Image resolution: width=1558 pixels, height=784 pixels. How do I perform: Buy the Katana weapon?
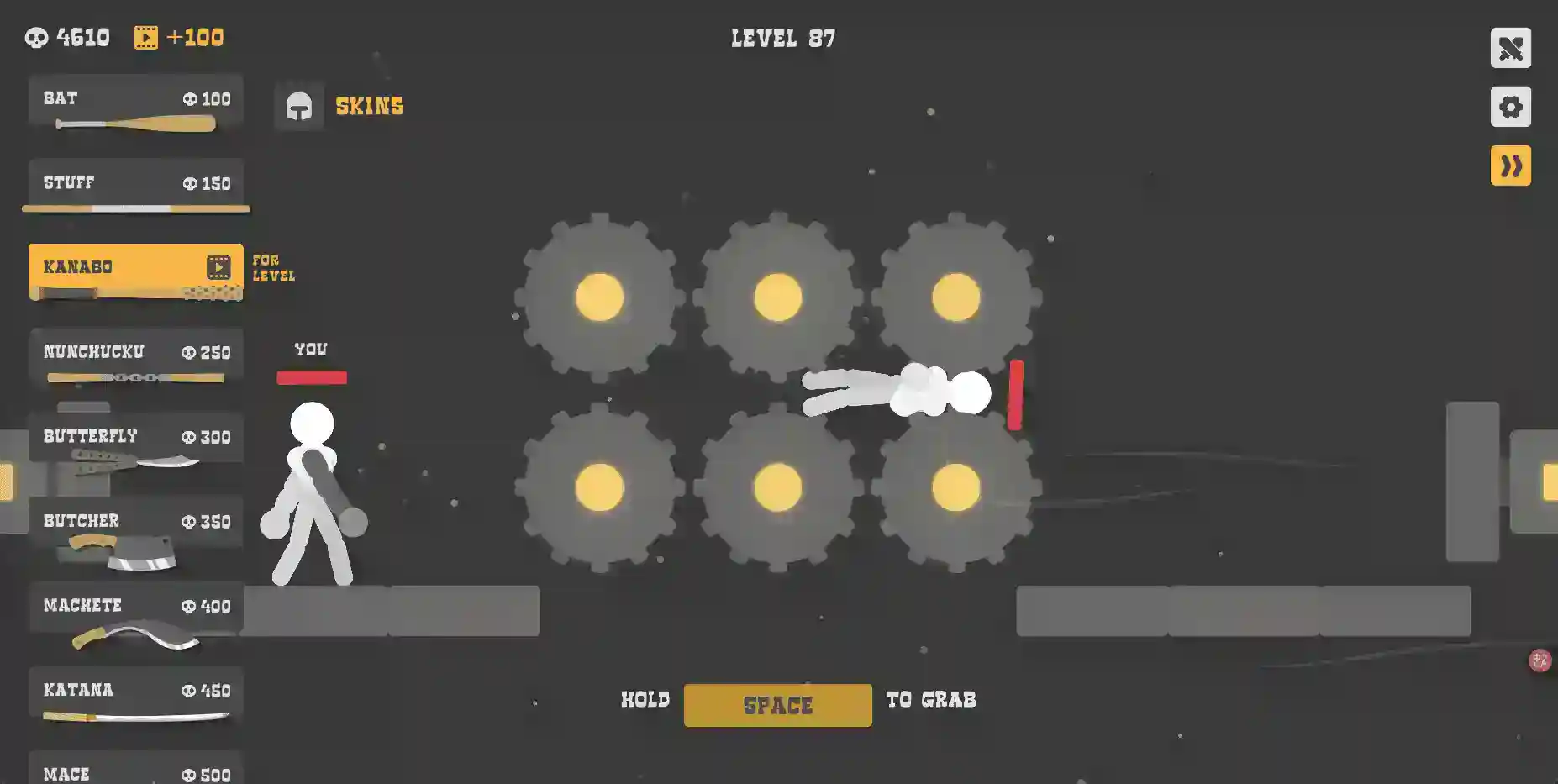[x=135, y=694]
